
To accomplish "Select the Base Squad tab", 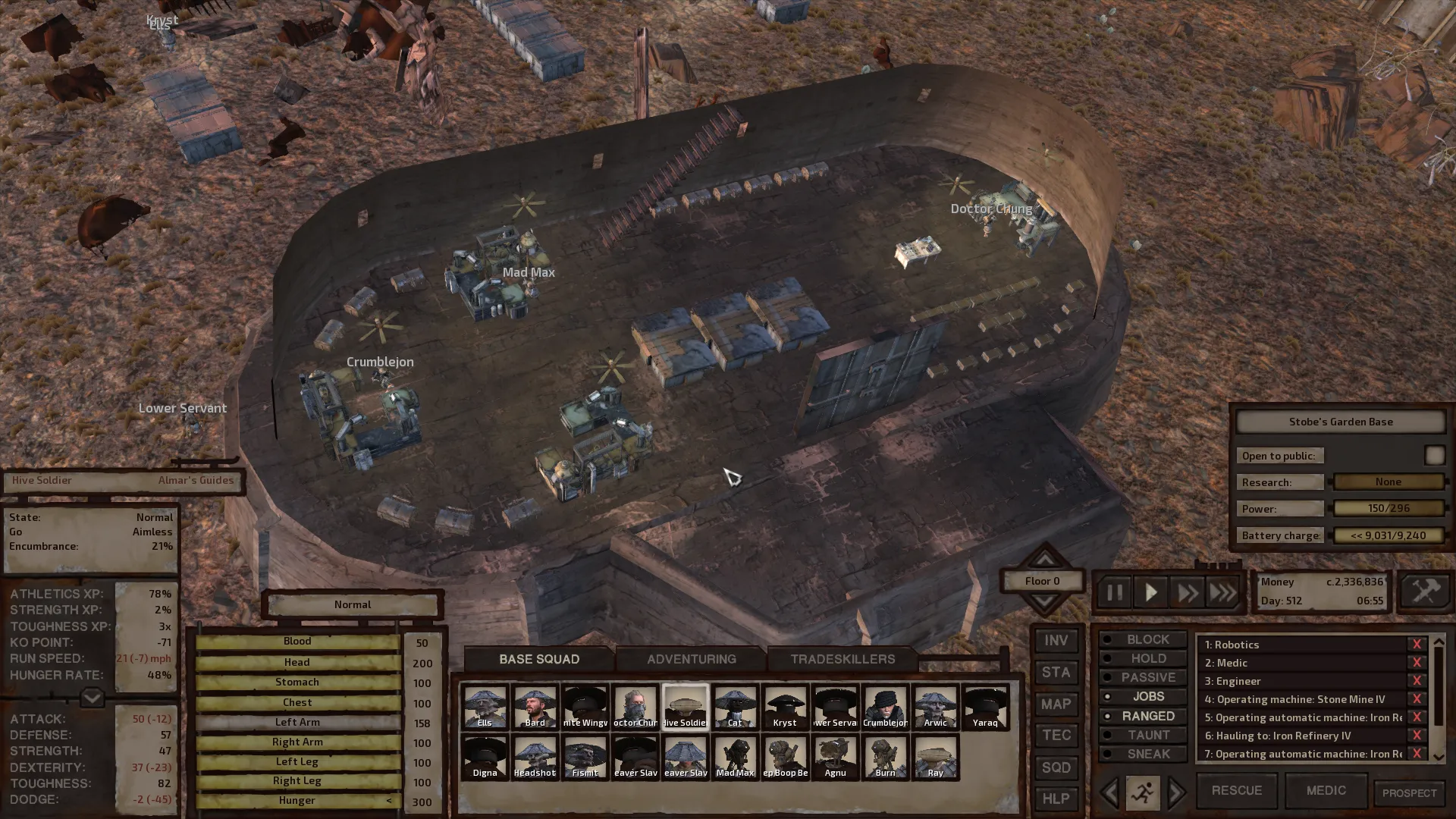I will 538,659.
